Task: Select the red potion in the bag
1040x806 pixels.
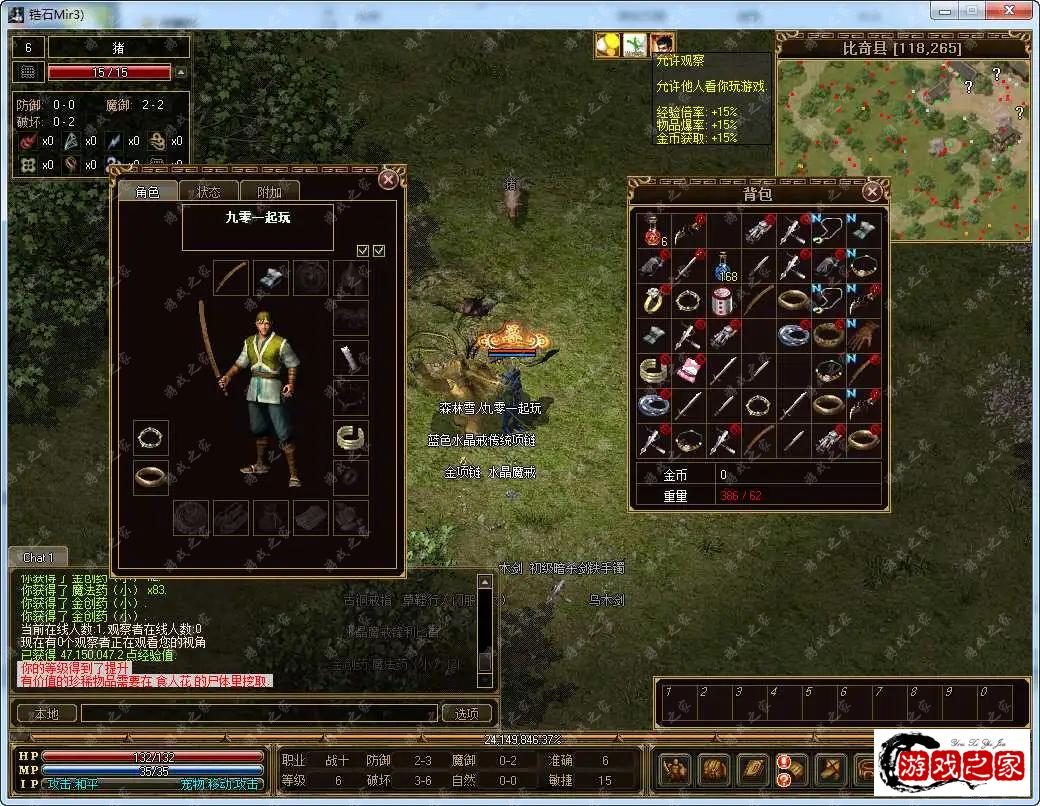Action: (654, 232)
